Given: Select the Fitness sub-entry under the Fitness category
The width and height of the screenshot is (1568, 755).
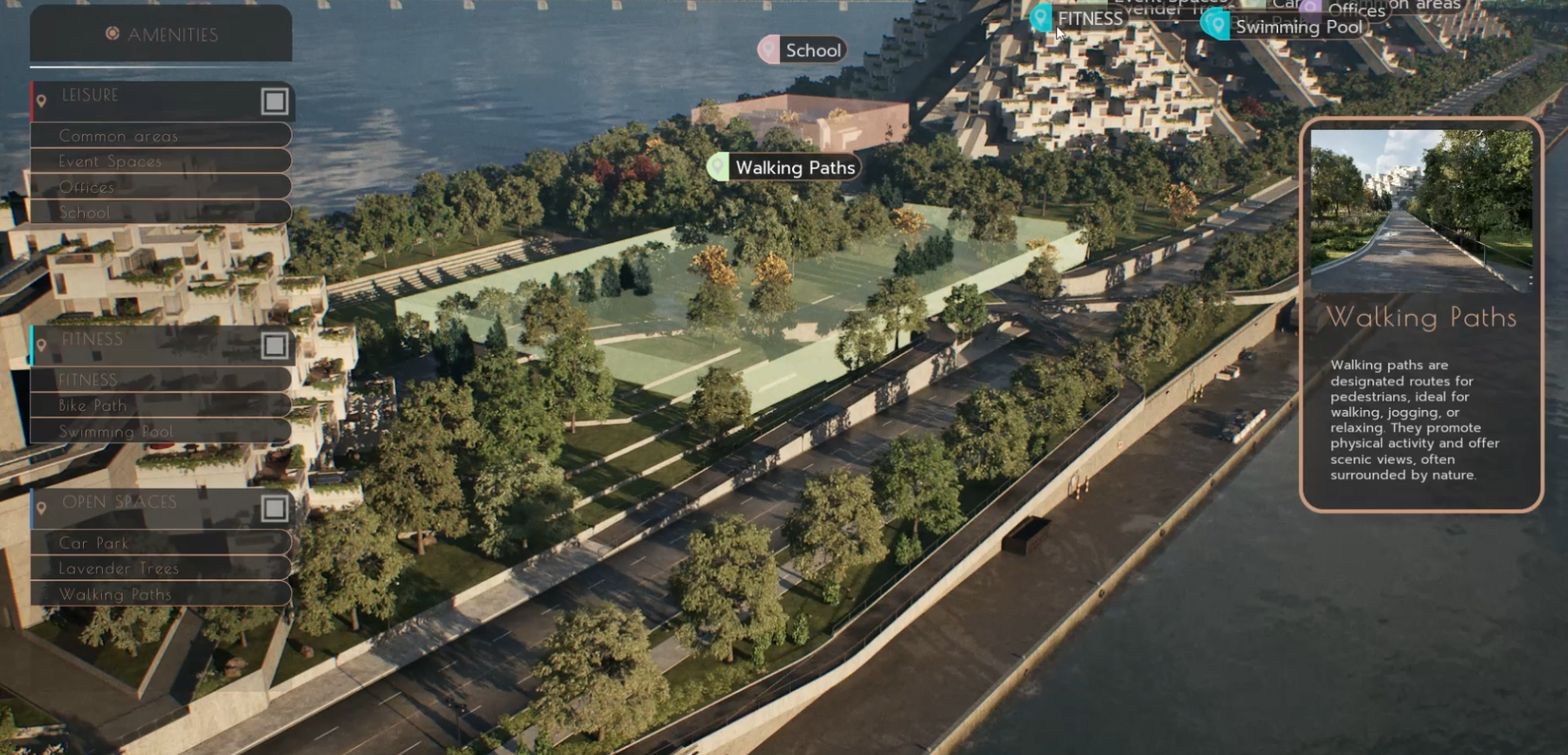Looking at the screenshot, I should (x=161, y=380).
